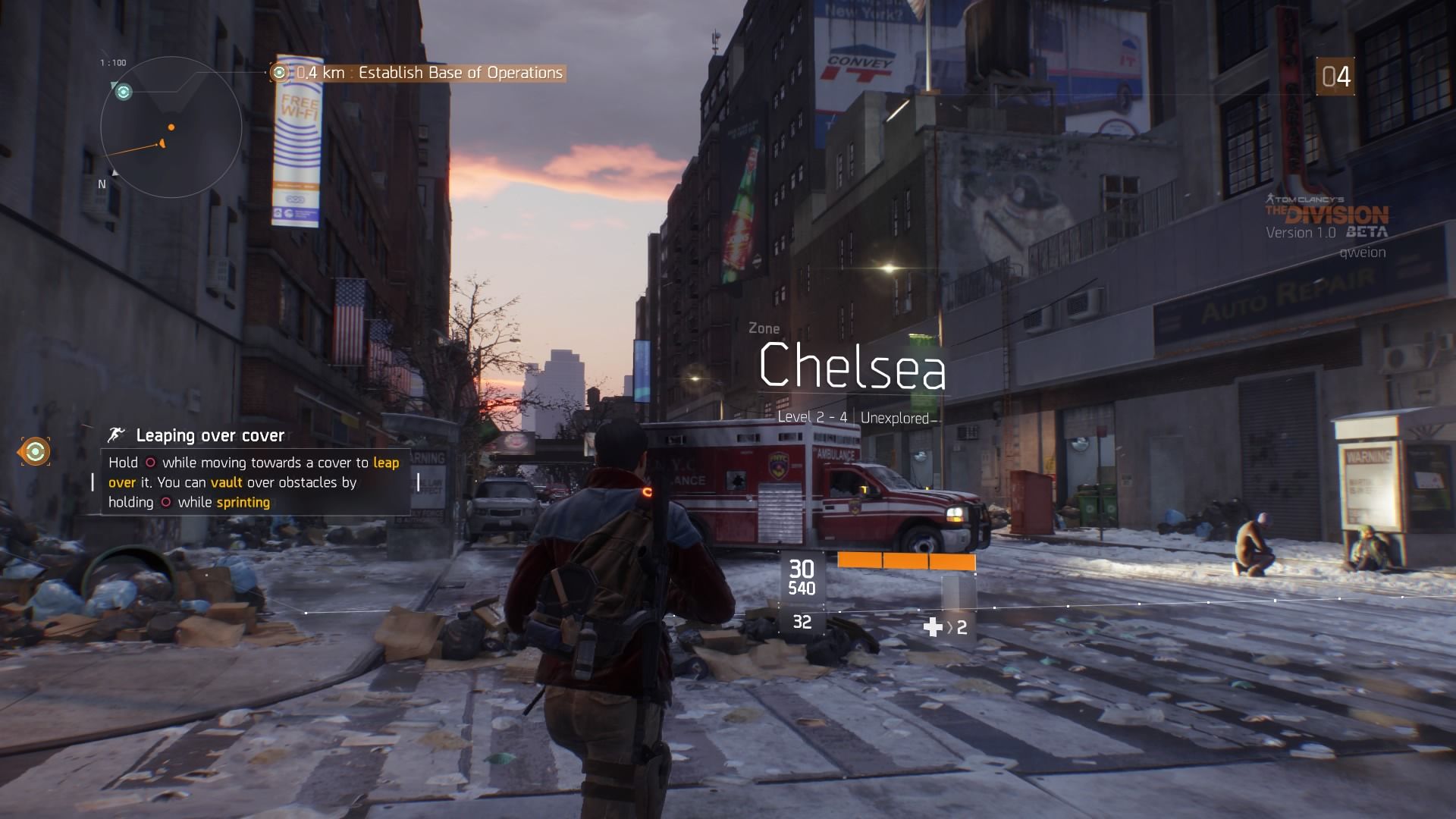Click the 04 level indicator box
This screenshot has width=1456, height=819.
tap(1335, 77)
